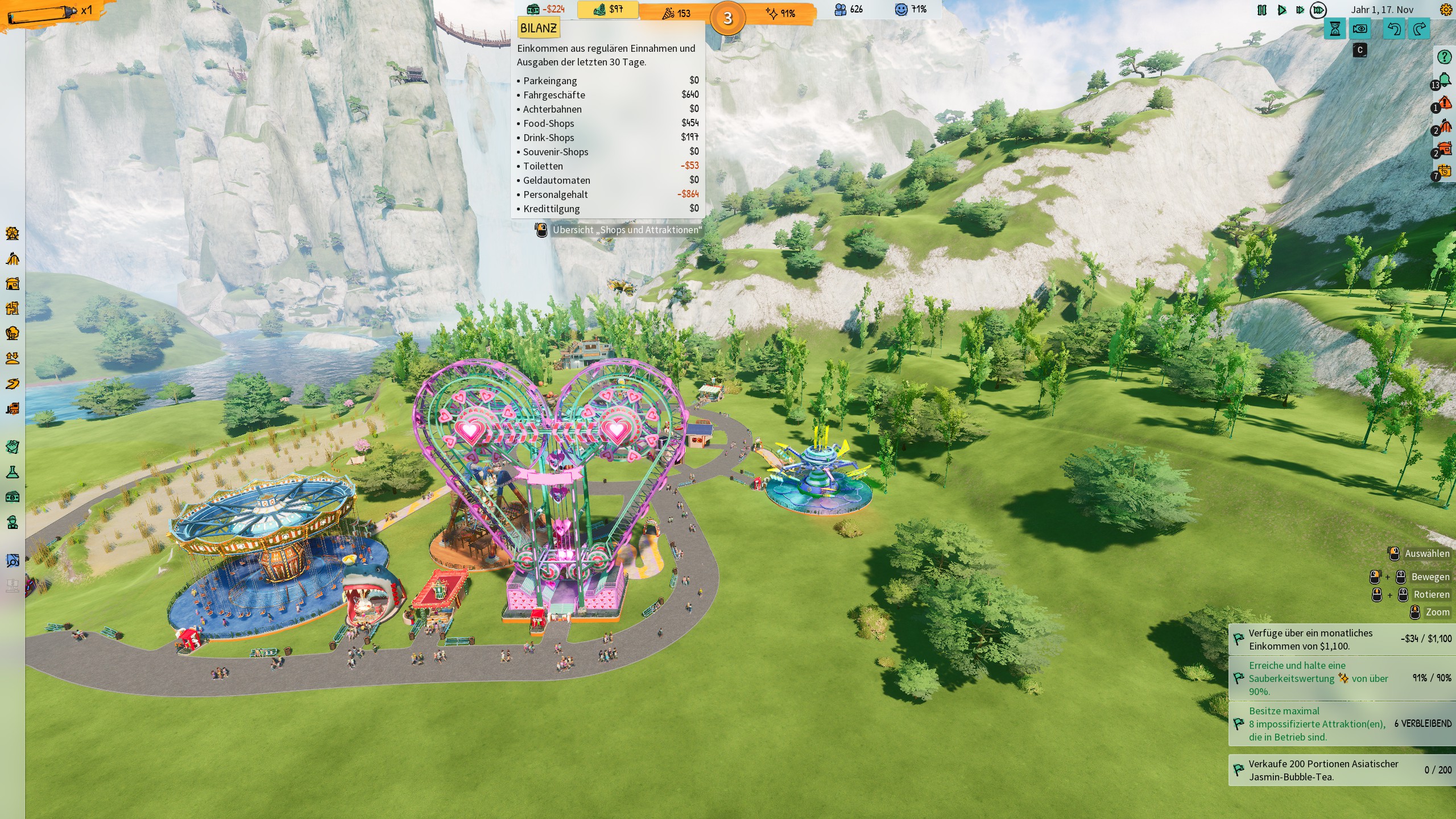This screenshot has width=1456, height=819.
Task: Click the highlighted balance $97 indicator
Action: (x=607, y=10)
